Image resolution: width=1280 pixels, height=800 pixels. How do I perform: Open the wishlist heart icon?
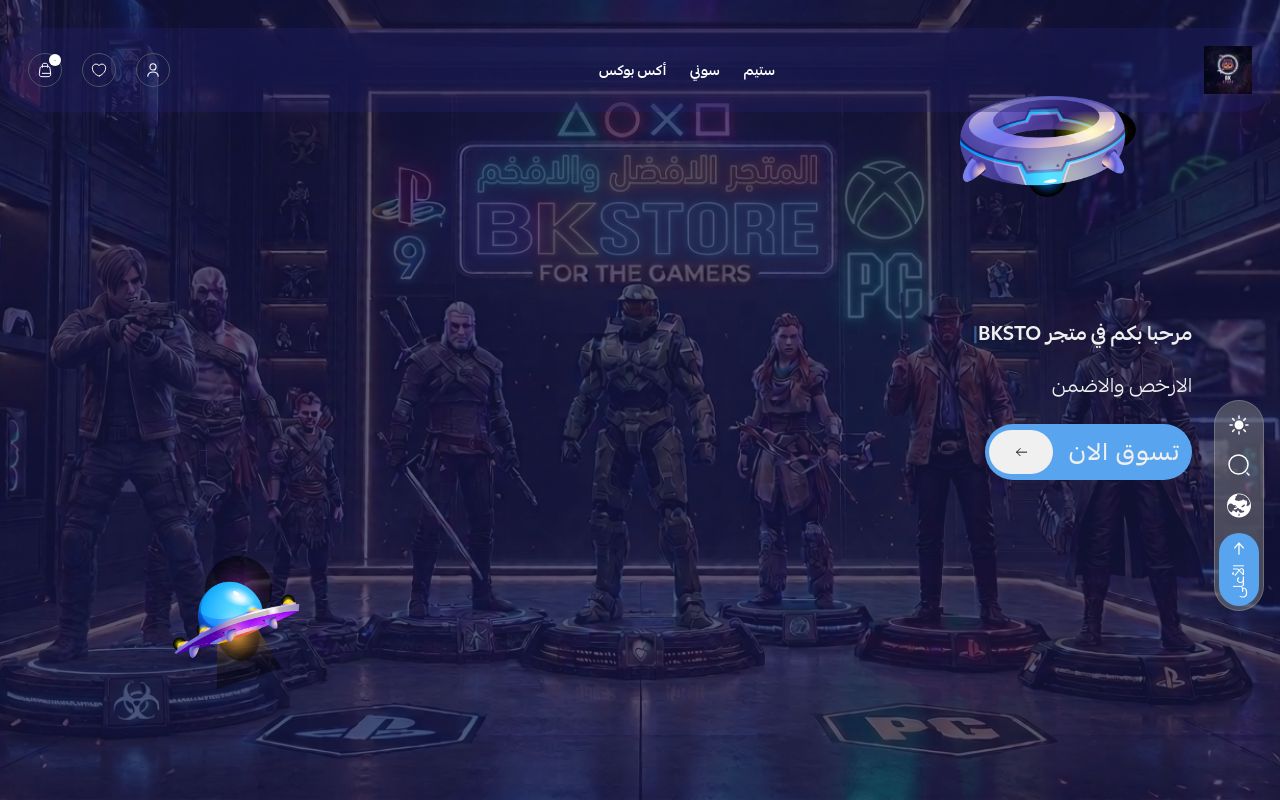[99, 70]
